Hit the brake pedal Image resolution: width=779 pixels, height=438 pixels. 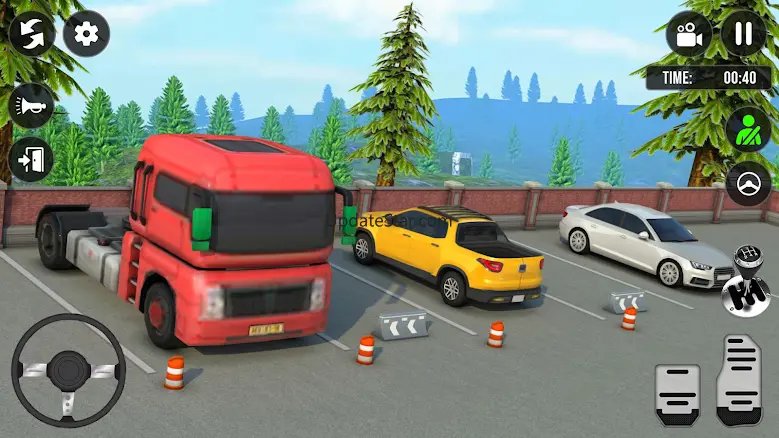coord(677,395)
